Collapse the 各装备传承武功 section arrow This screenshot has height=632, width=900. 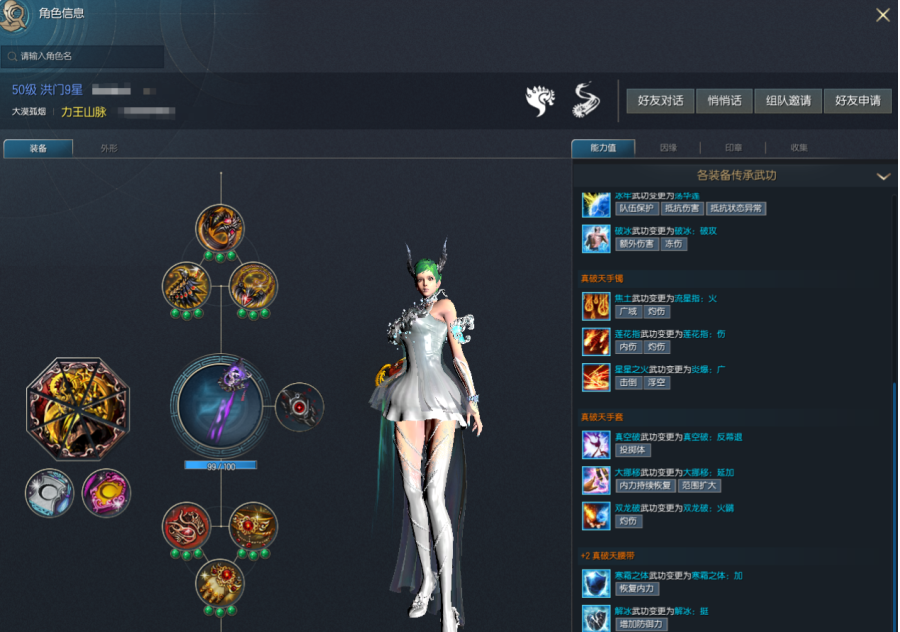883,176
